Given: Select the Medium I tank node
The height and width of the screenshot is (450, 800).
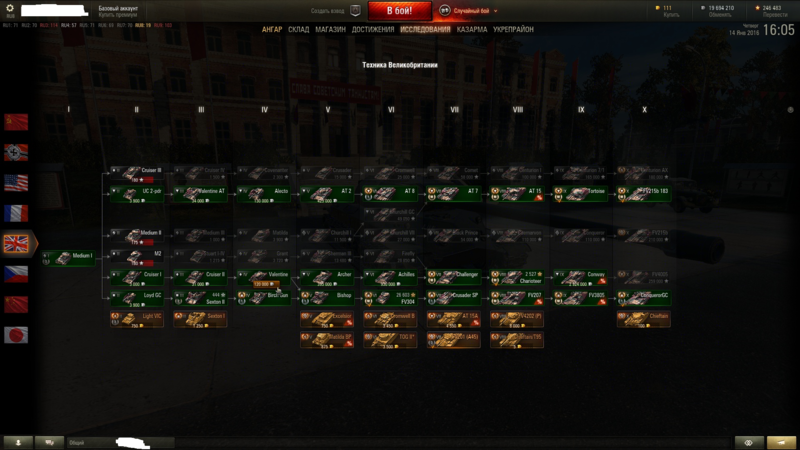Looking at the screenshot, I should (x=70, y=258).
